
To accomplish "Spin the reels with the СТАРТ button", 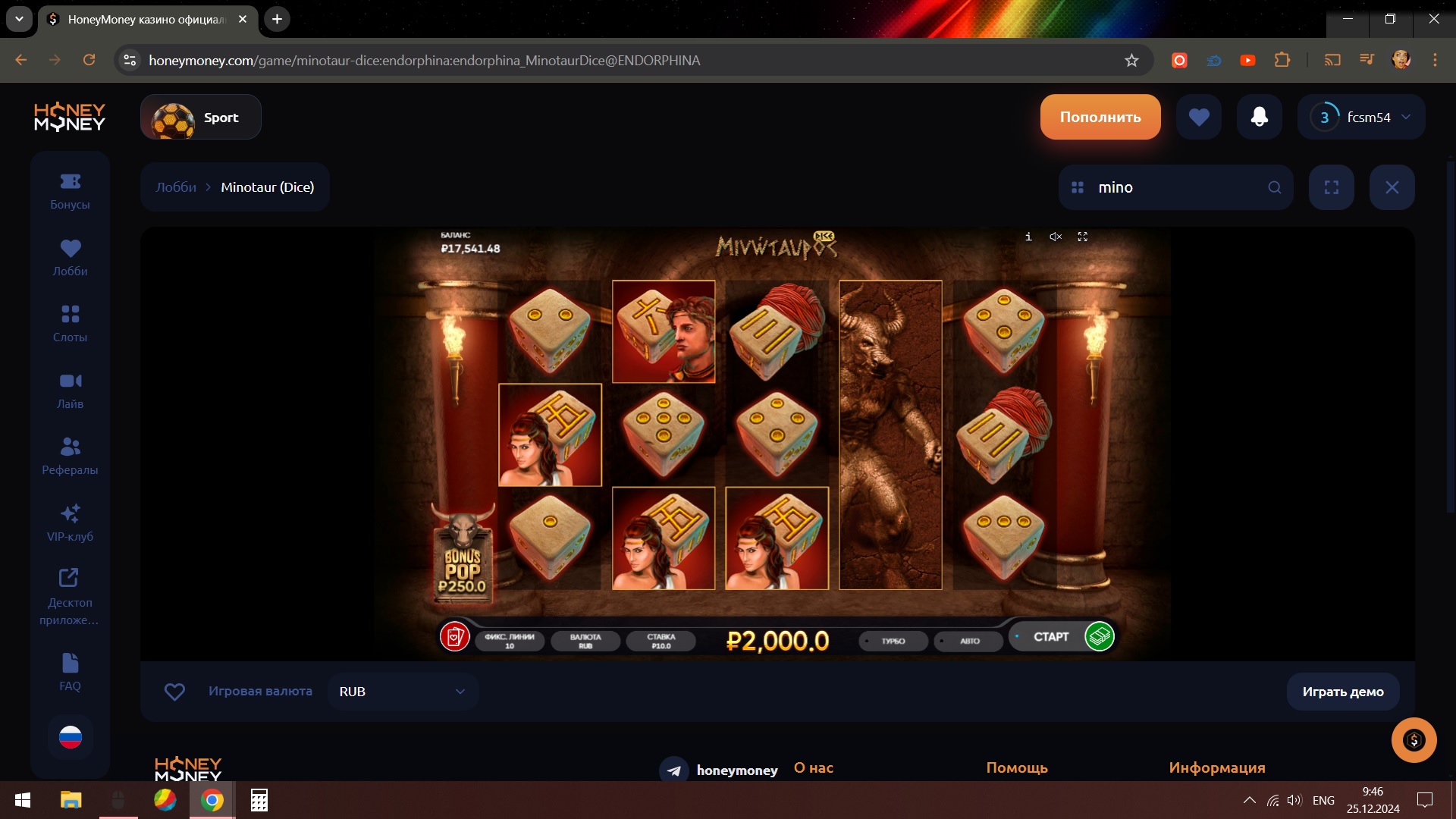I will pyautogui.click(x=1051, y=637).
